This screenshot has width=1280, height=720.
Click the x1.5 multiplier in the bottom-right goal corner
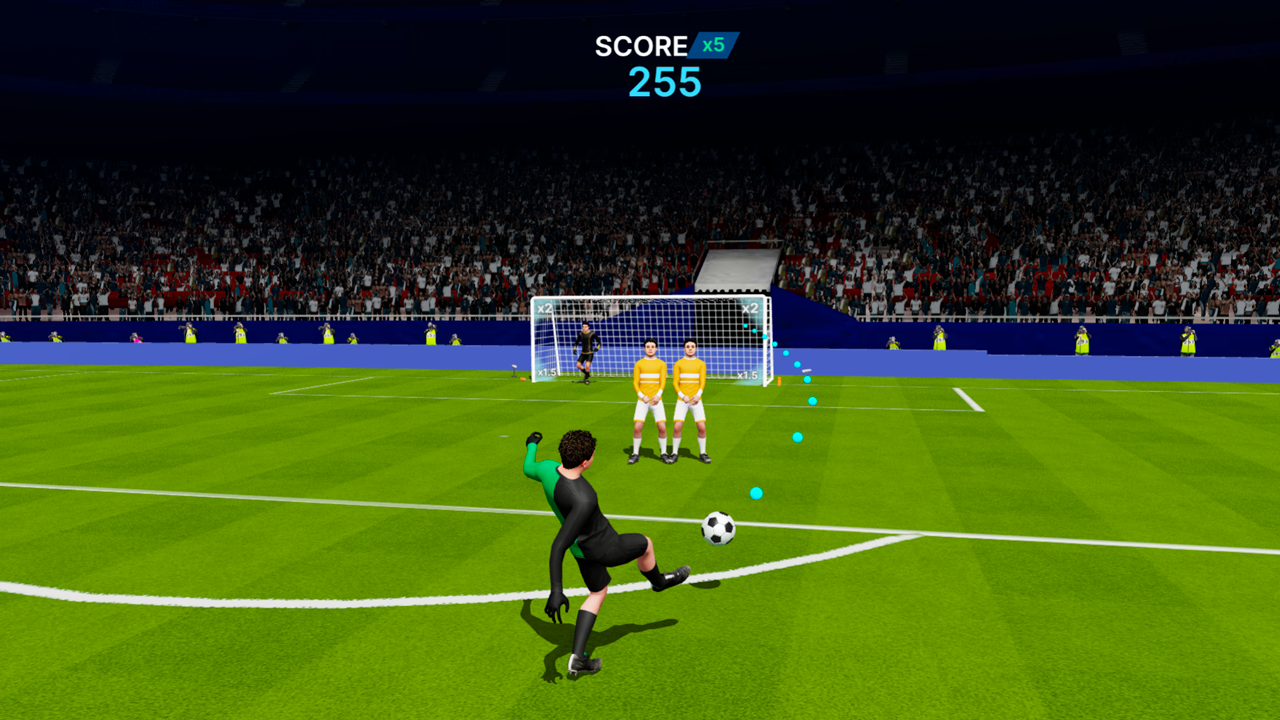[749, 374]
